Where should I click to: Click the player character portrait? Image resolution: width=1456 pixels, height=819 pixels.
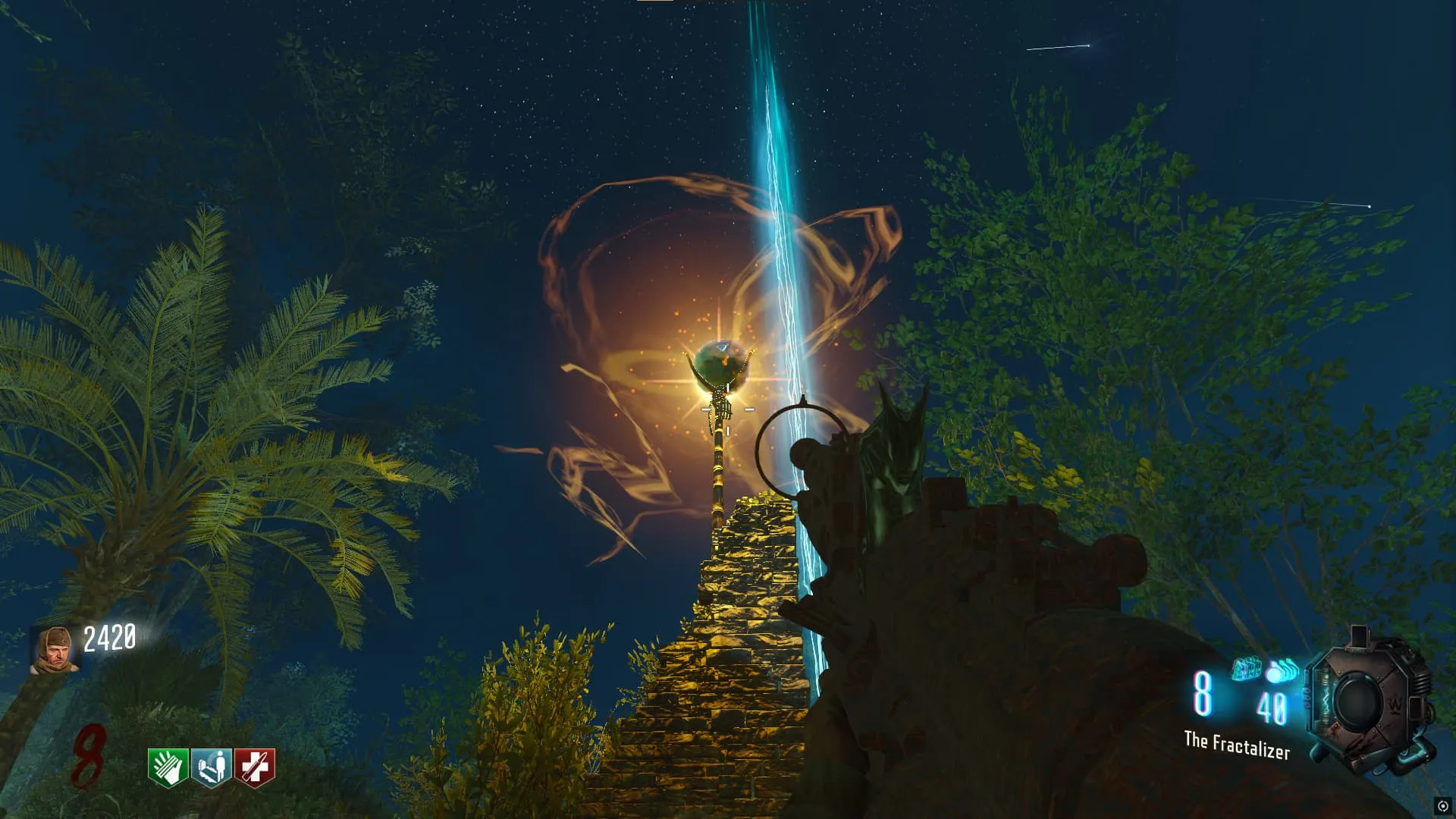pyautogui.click(x=53, y=650)
